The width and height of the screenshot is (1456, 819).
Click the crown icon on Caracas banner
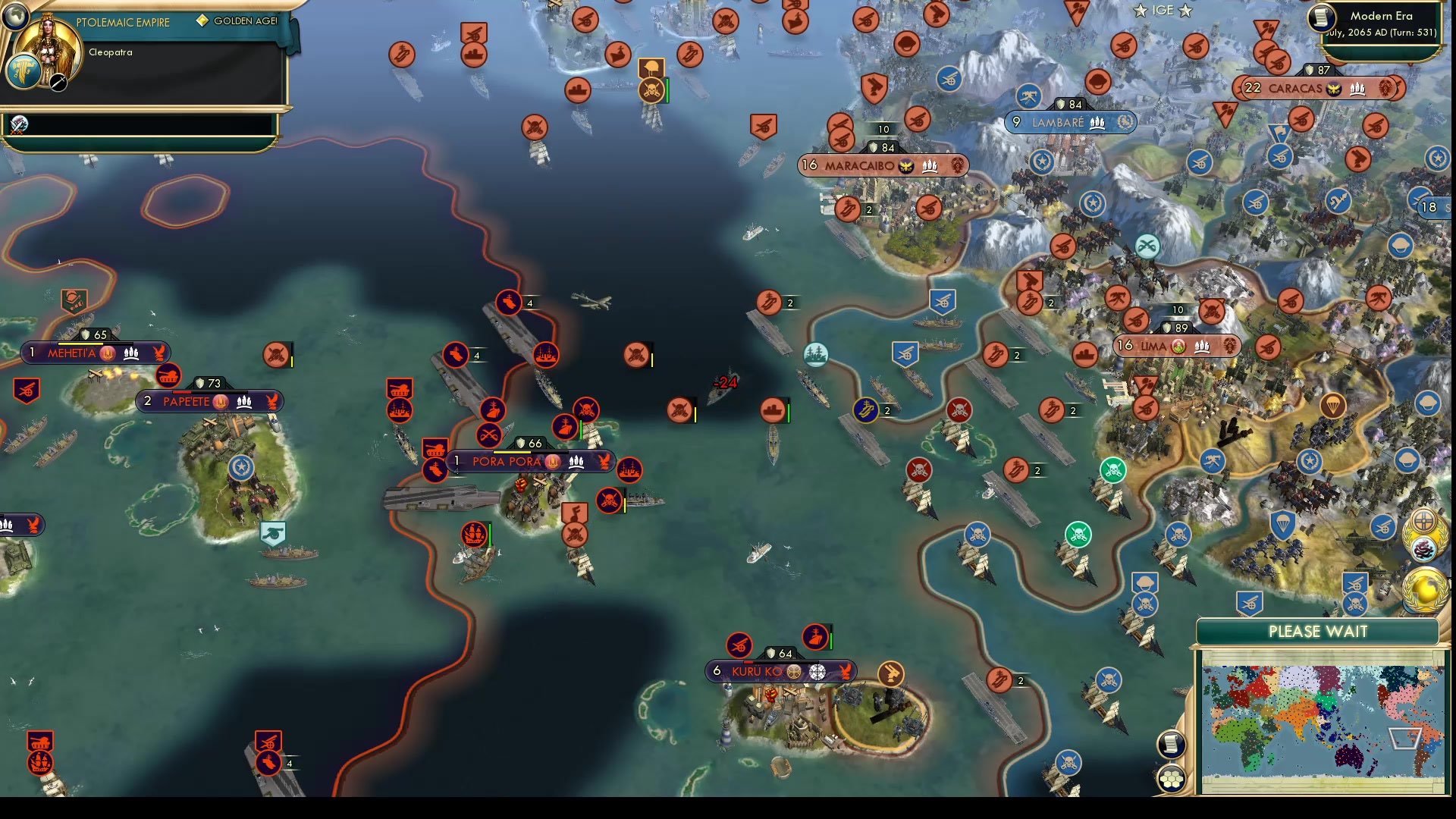coord(1357,89)
